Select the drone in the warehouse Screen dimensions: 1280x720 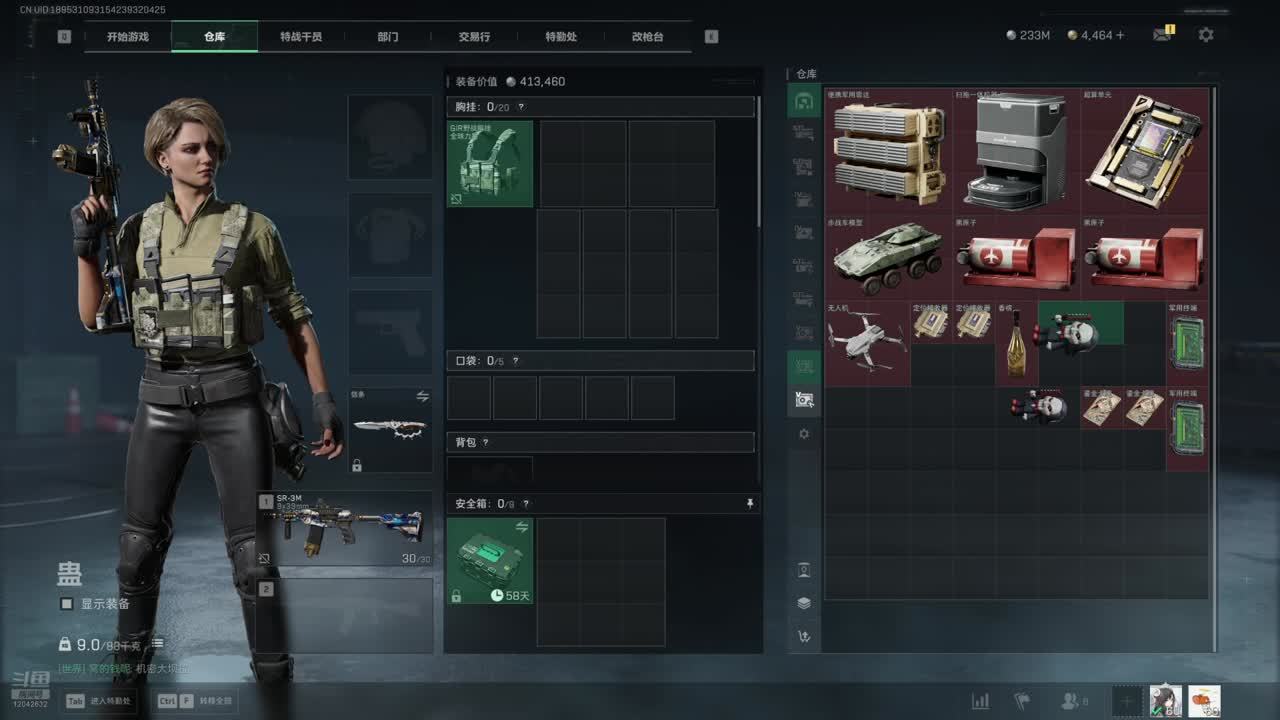(x=867, y=343)
